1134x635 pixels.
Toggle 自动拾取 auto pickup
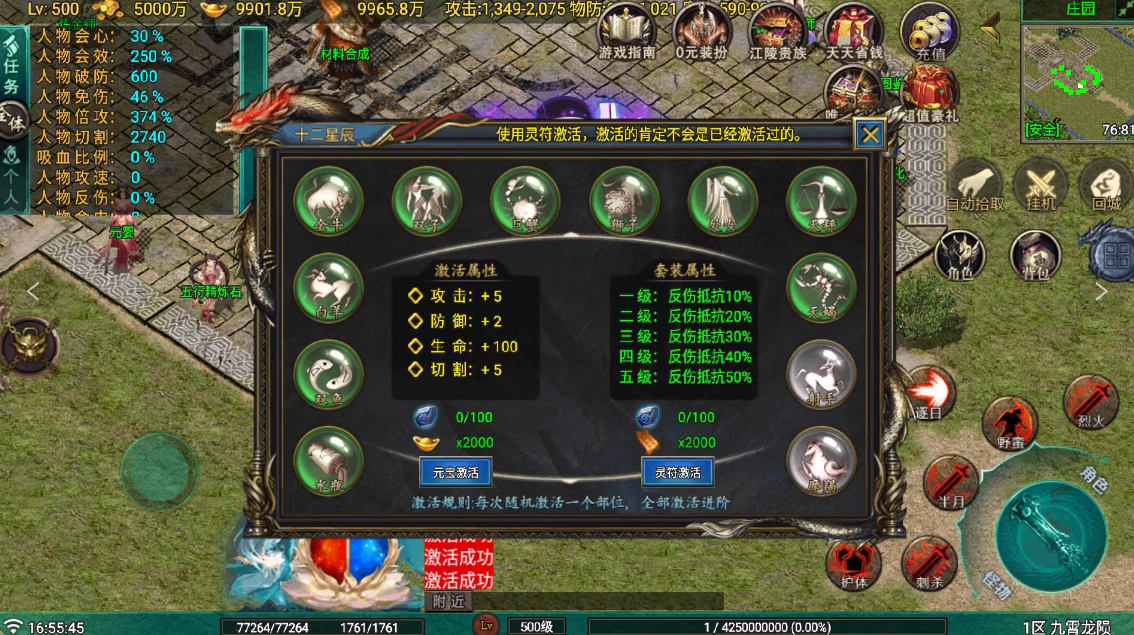coord(974,185)
